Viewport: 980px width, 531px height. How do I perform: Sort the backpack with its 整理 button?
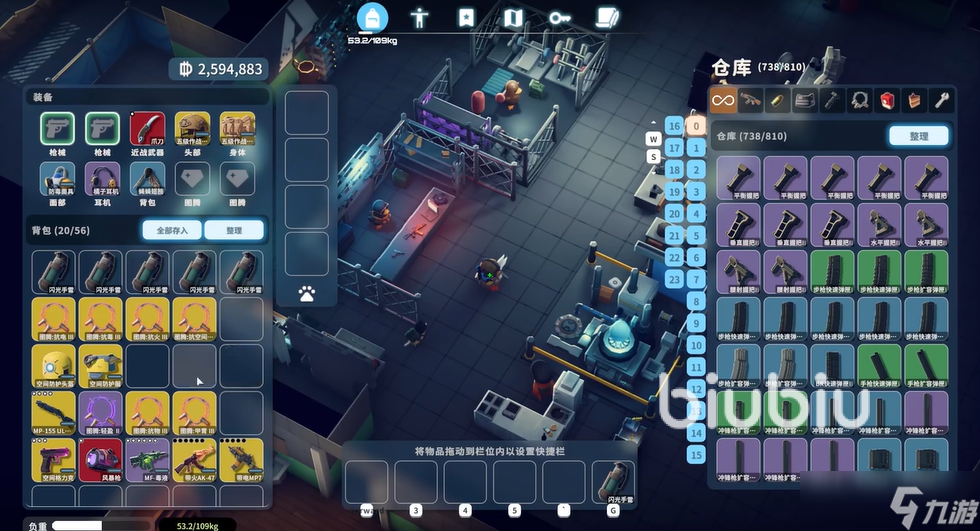click(234, 231)
